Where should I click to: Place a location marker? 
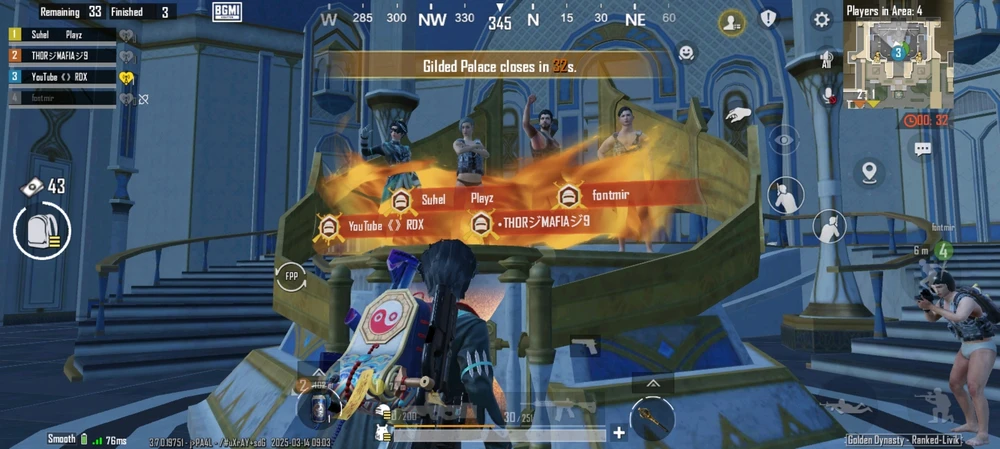pyautogui.click(x=869, y=172)
